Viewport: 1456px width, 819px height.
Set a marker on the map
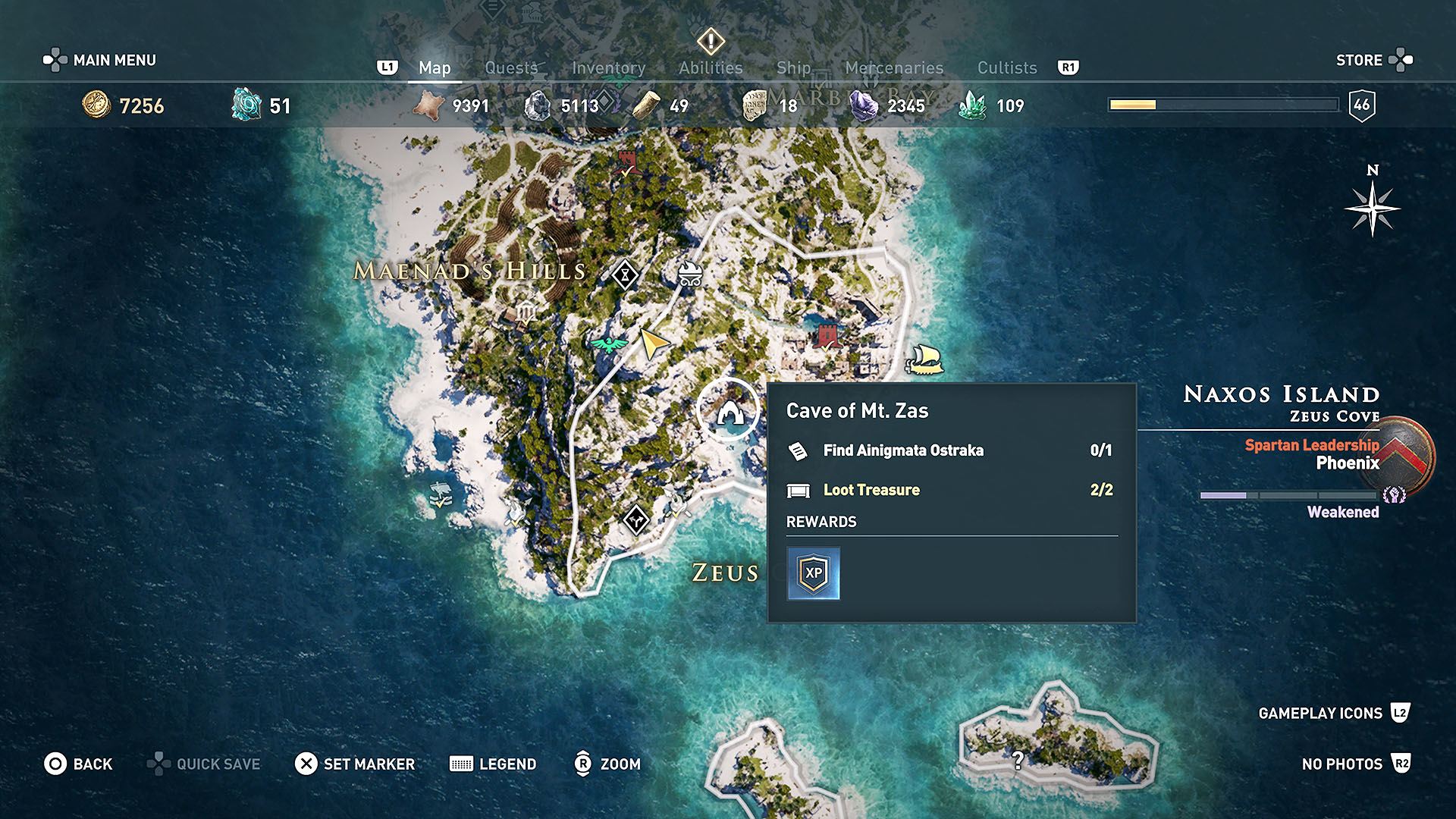click(355, 764)
